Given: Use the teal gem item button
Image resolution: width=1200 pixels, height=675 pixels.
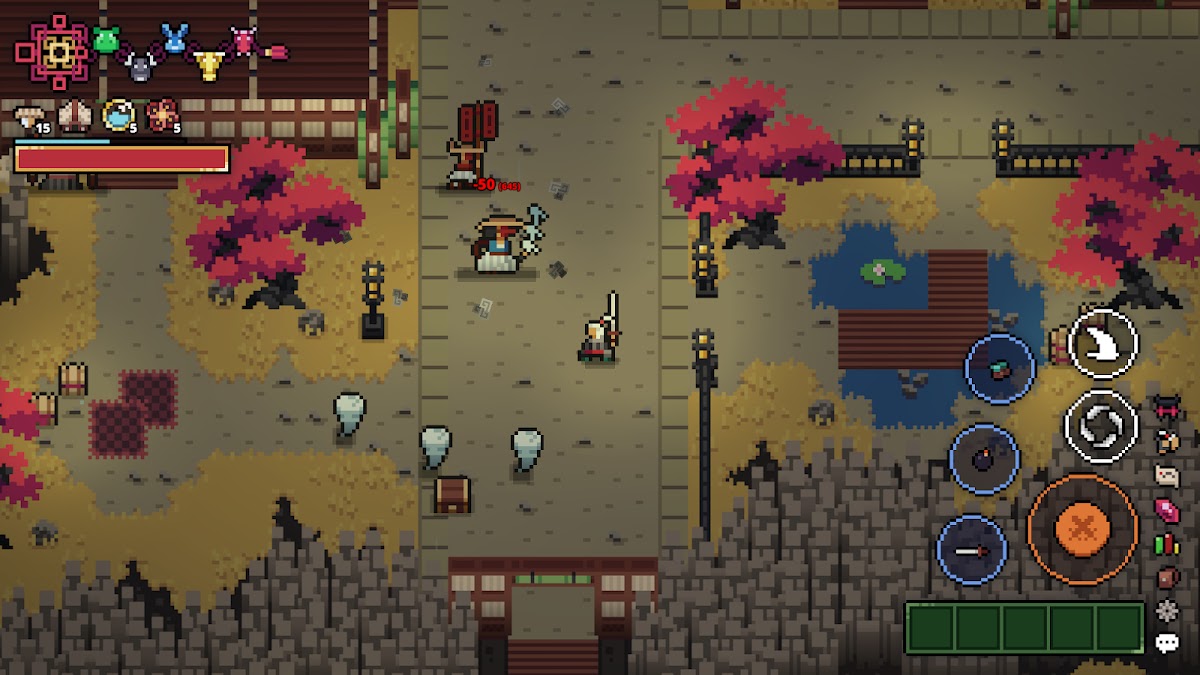Looking at the screenshot, I should [1000, 369].
